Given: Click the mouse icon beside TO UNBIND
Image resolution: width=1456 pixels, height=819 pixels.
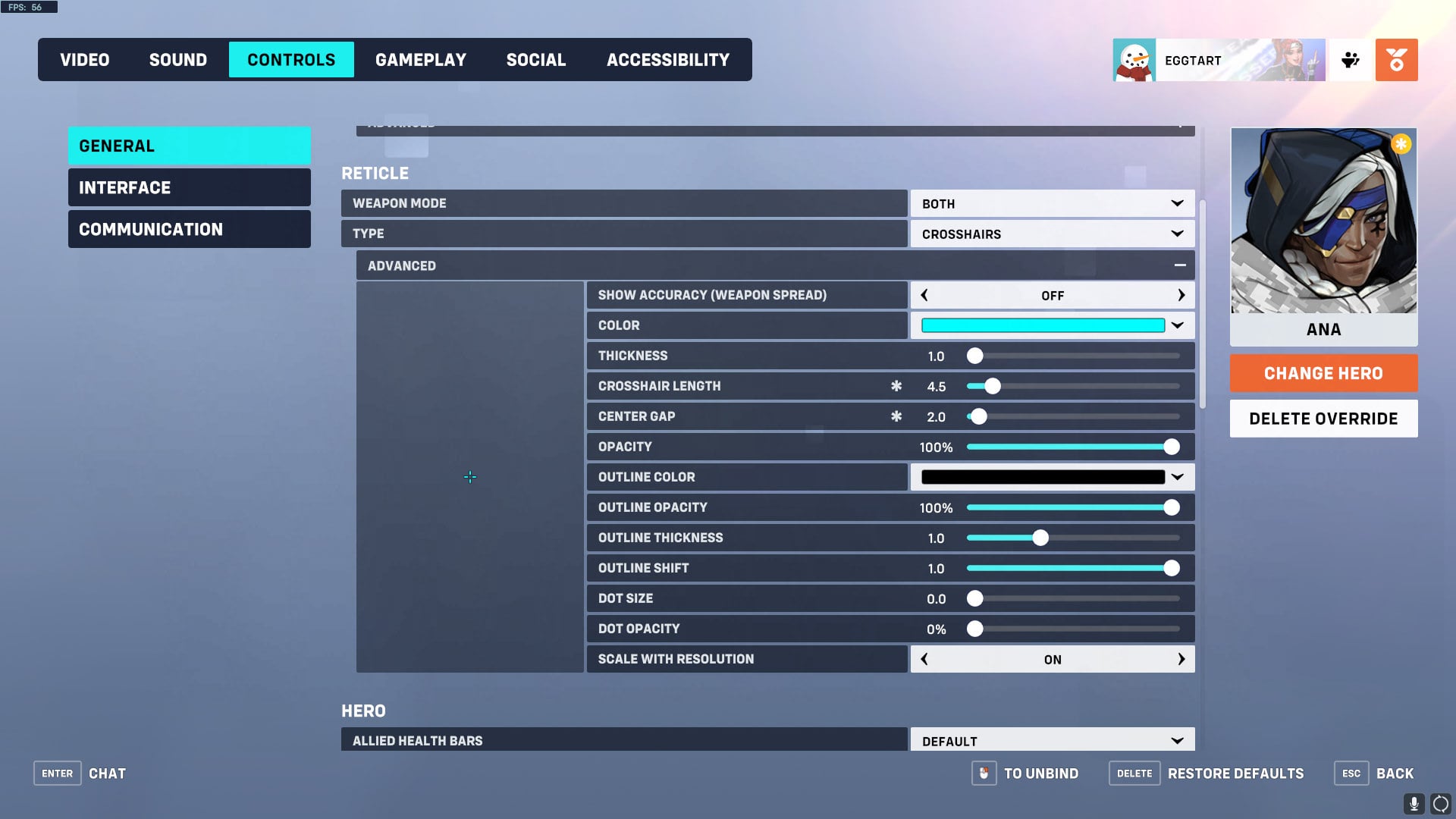Looking at the screenshot, I should 984,773.
